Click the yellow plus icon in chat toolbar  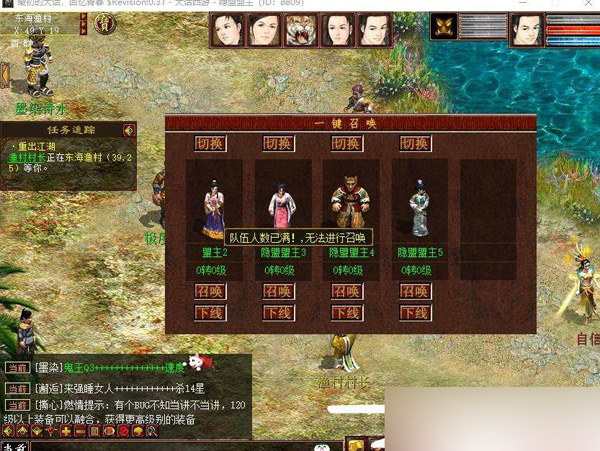[x=66, y=432]
